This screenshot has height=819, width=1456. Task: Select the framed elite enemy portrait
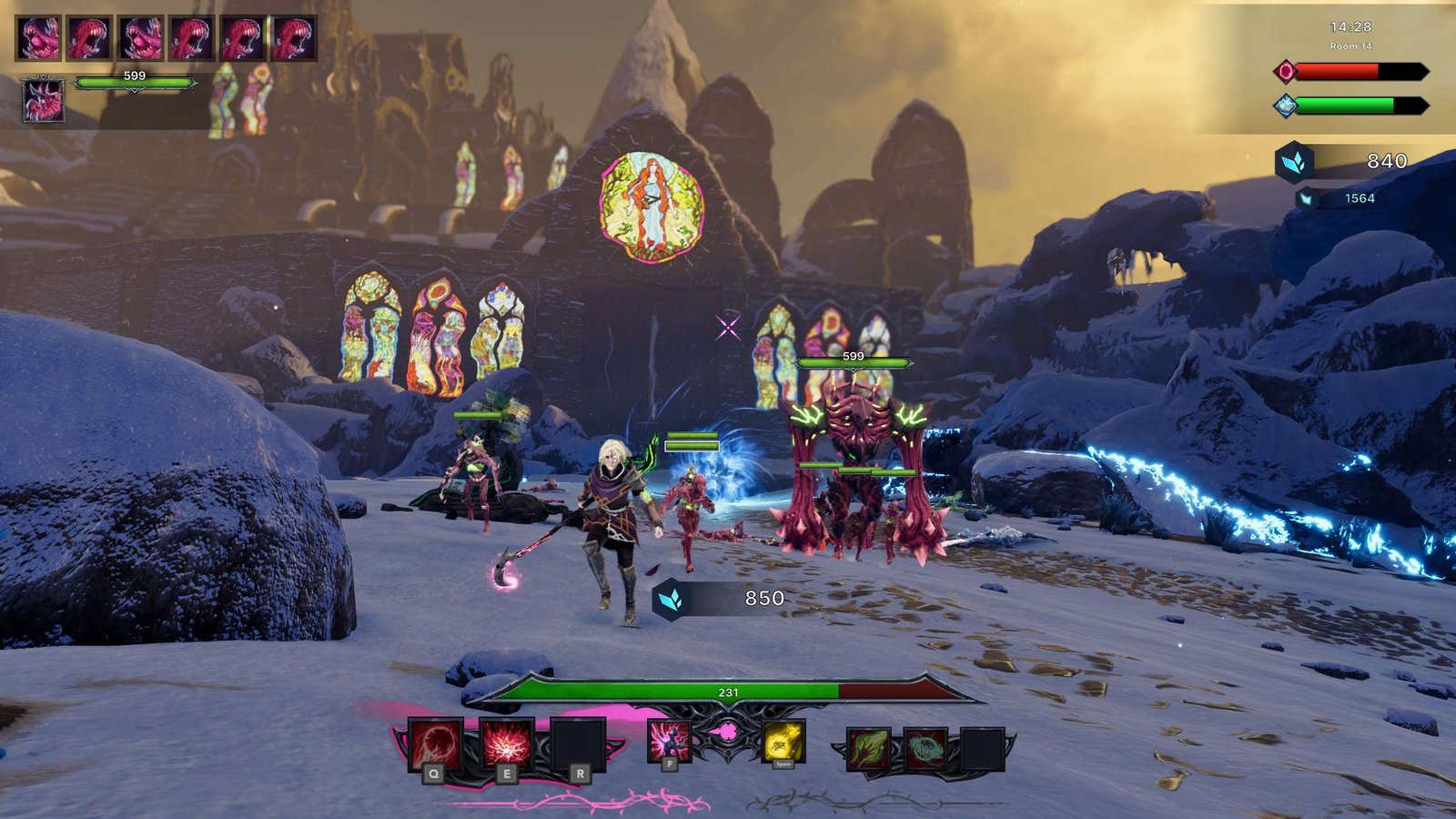pos(43,100)
